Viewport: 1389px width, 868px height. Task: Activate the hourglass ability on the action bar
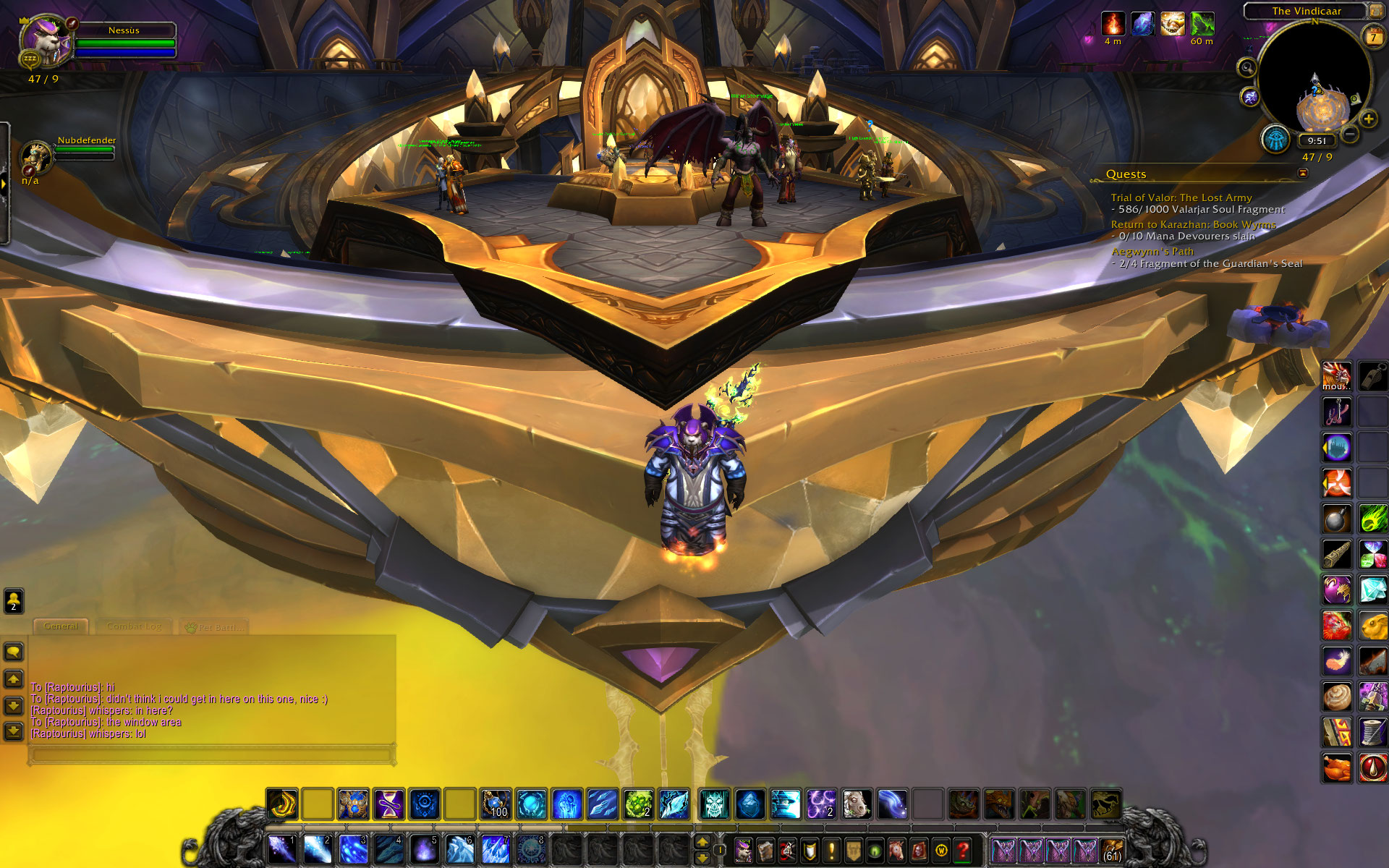pos(388,804)
